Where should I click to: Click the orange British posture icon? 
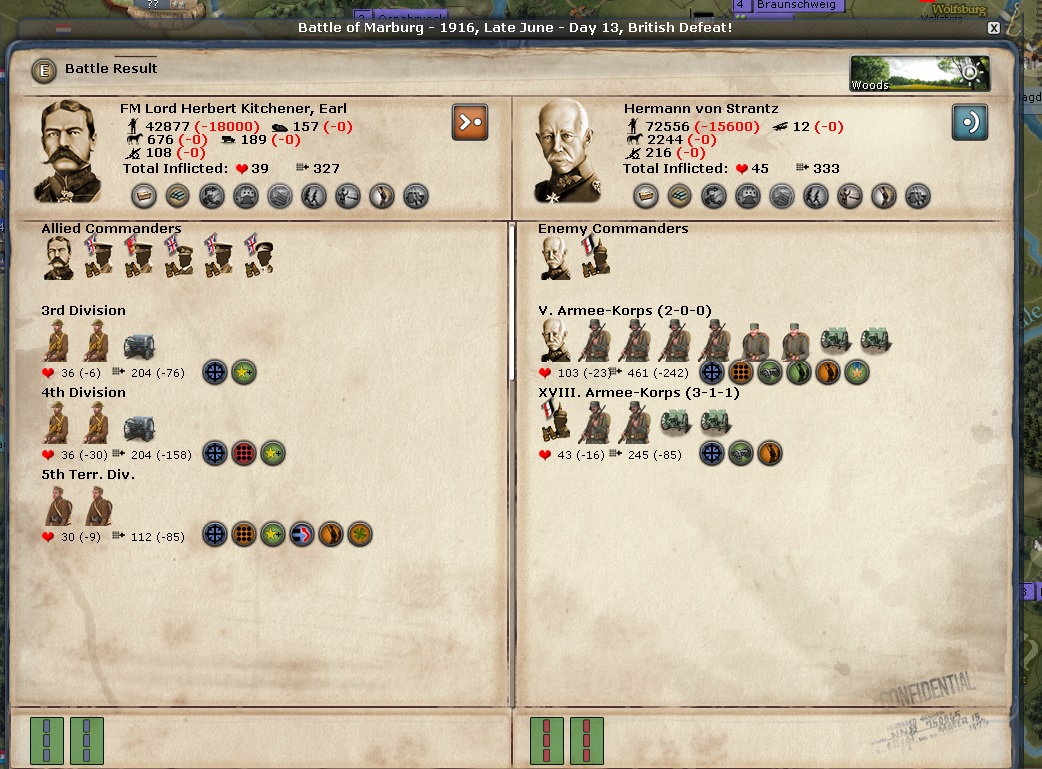[x=470, y=122]
